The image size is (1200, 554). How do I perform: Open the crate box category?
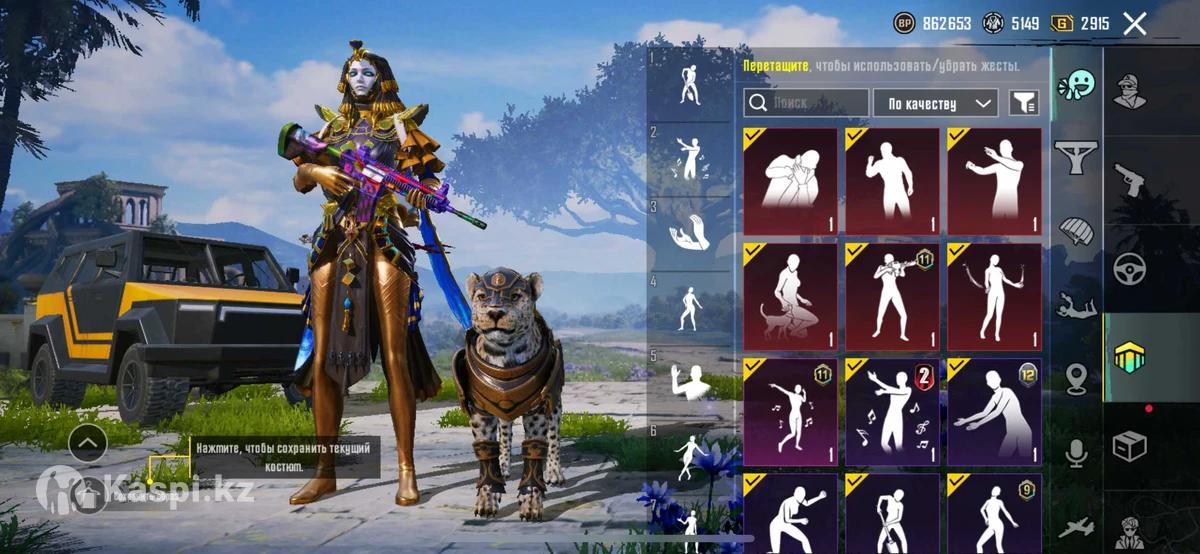pos(1130,446)
